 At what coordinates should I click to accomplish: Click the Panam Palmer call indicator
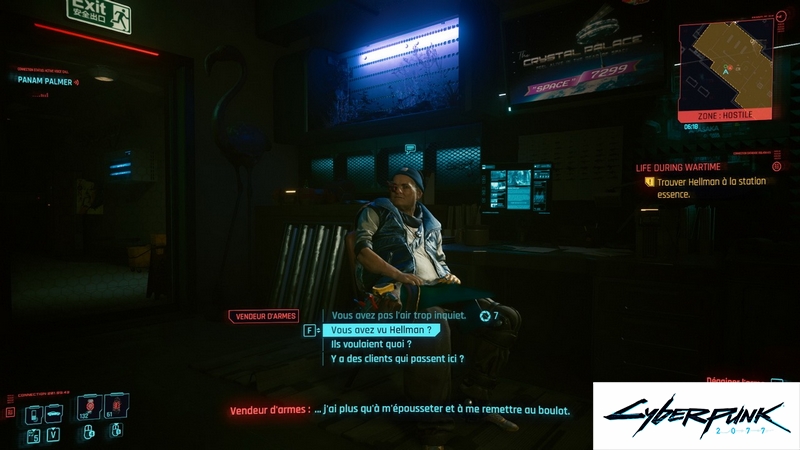48,81
